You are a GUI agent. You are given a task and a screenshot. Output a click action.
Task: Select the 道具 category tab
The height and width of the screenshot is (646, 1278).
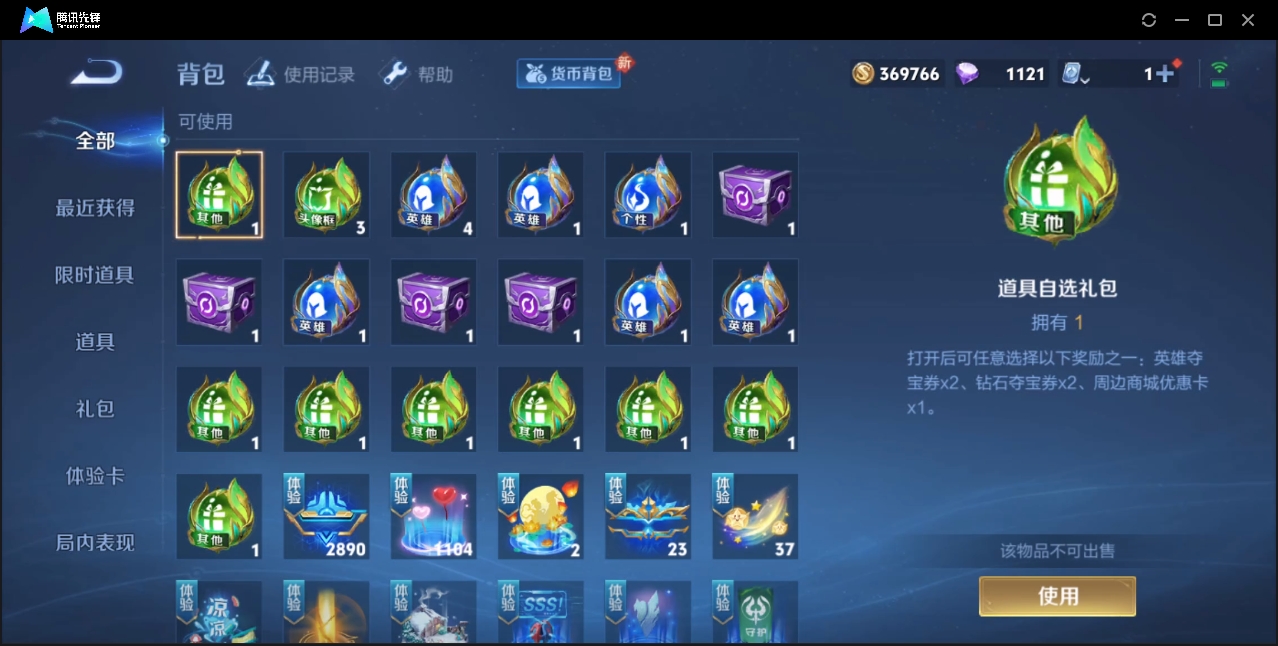pos(95,342)
